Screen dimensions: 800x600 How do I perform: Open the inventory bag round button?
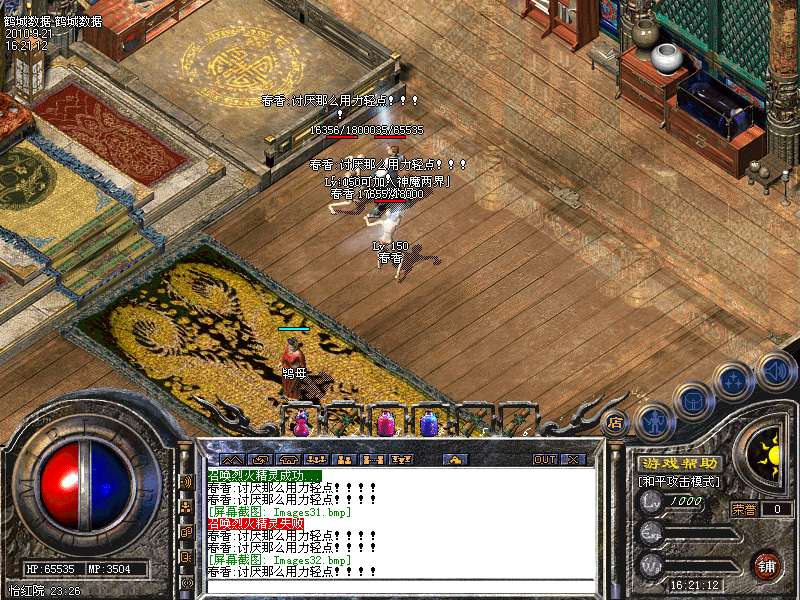pyautogui.click(x=692, y=400)
